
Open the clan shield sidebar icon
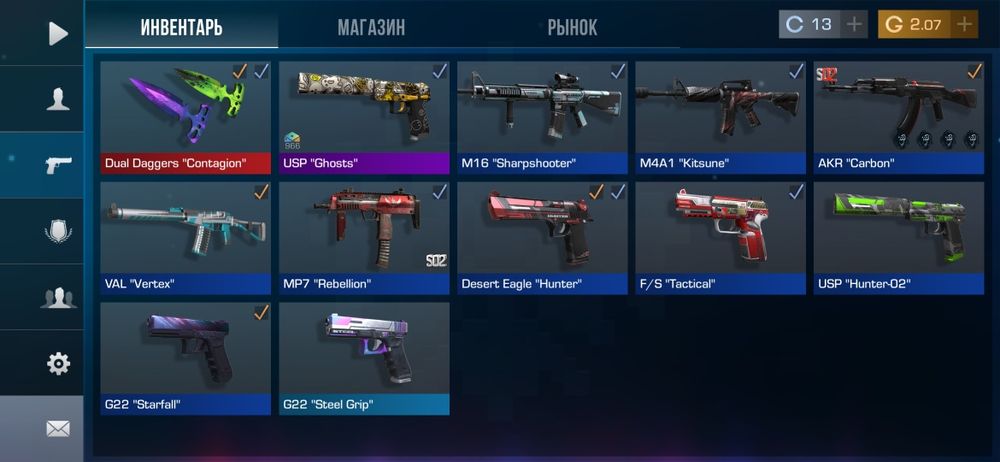pyautogui.click(x=57, y=232)
